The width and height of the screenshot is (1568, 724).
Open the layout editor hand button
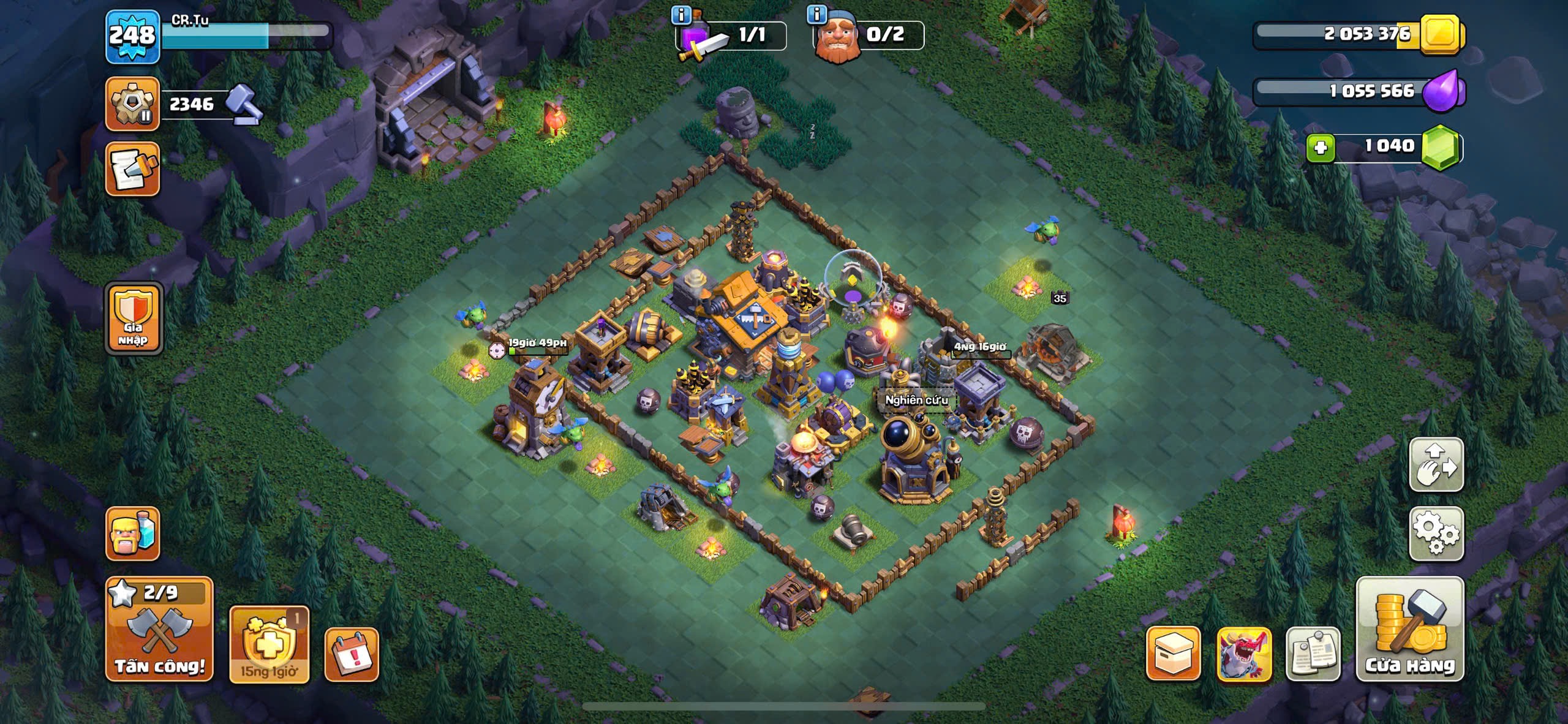pyautogui.click(x=1436, y=464)
